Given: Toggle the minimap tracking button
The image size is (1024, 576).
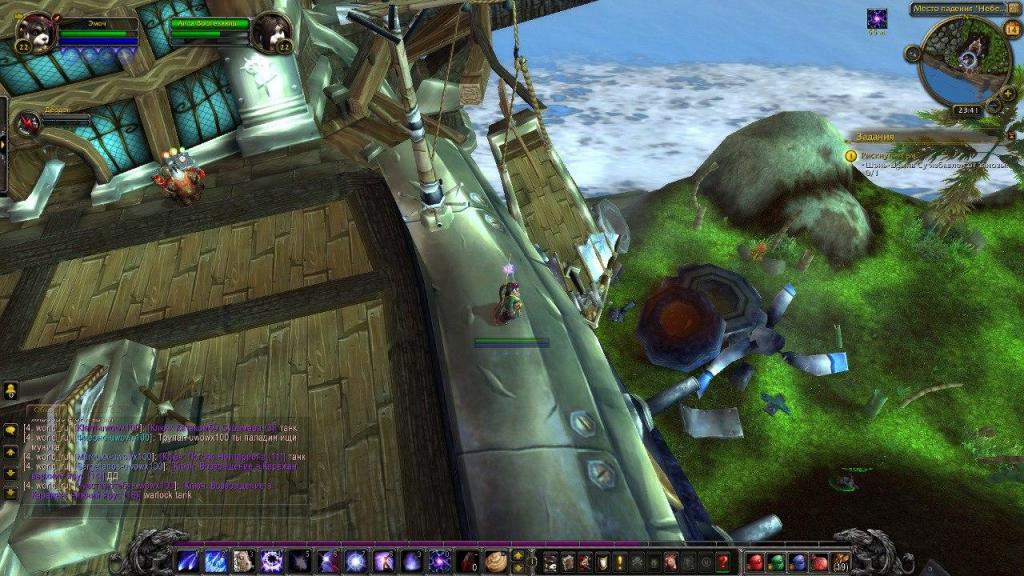Looking at the screenshot, I should tap(913, 53).
